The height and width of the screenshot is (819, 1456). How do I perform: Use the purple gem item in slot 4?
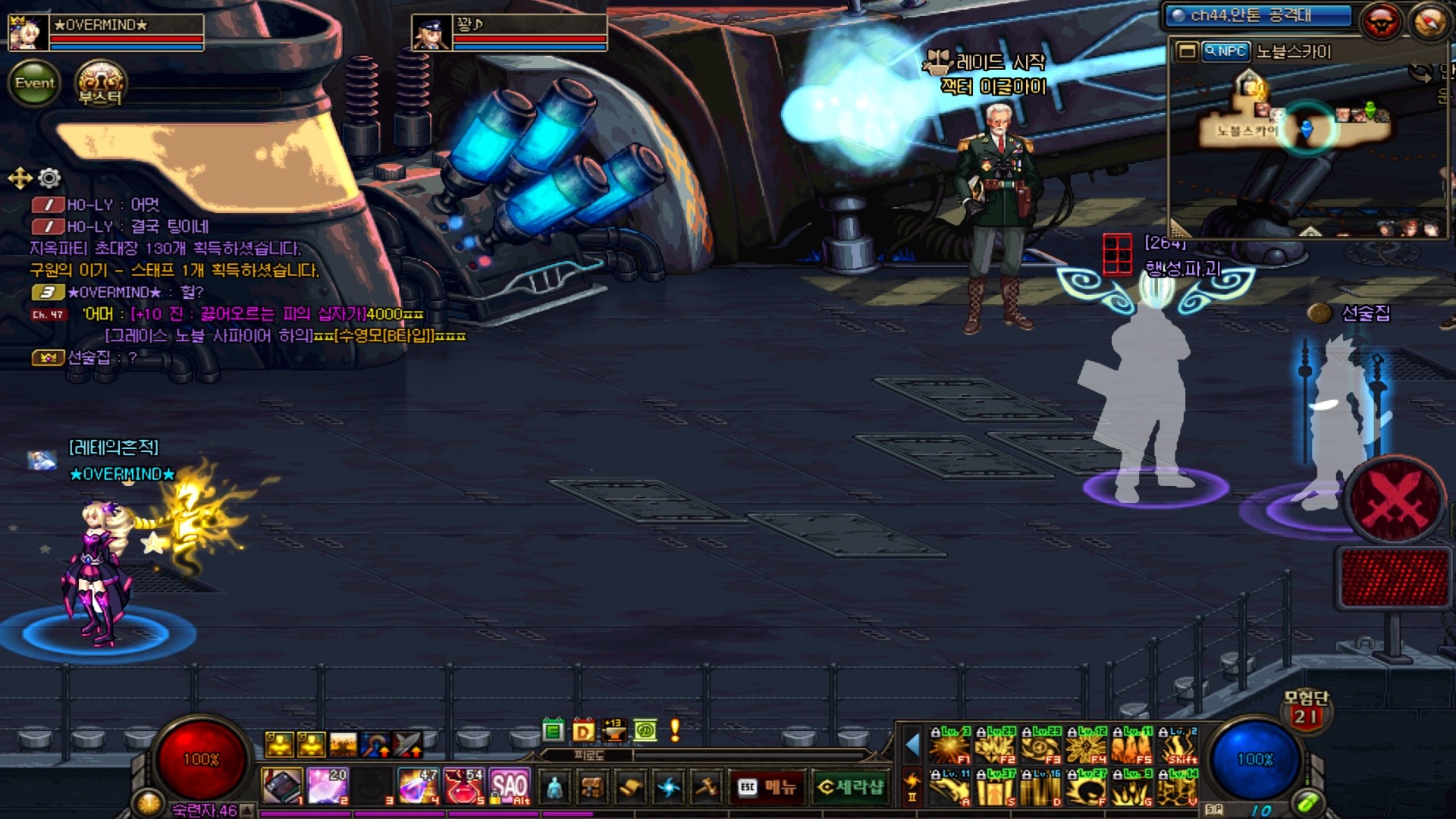tap(418, 786)
